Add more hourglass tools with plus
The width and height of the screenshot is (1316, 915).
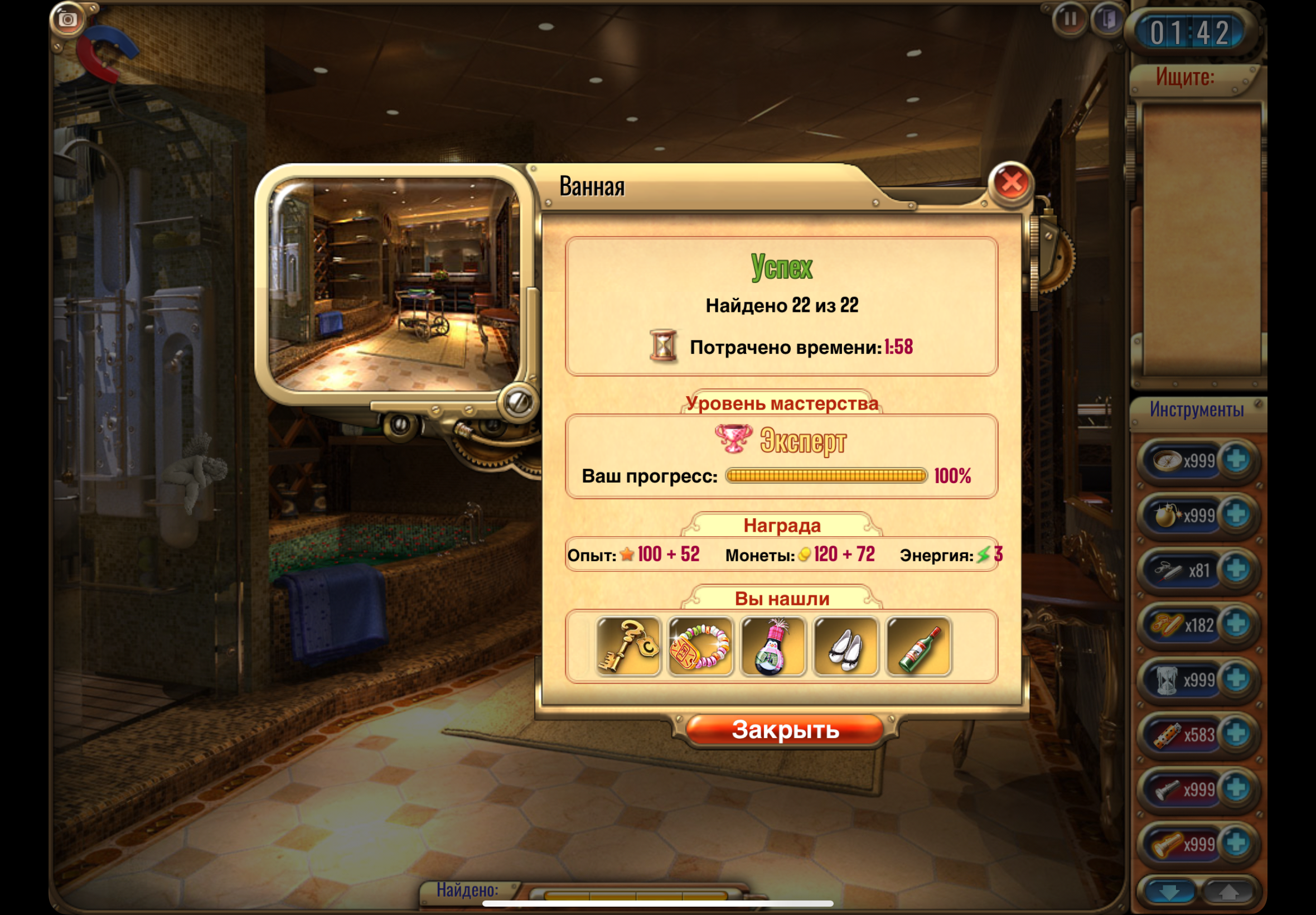click(1236, 680)
